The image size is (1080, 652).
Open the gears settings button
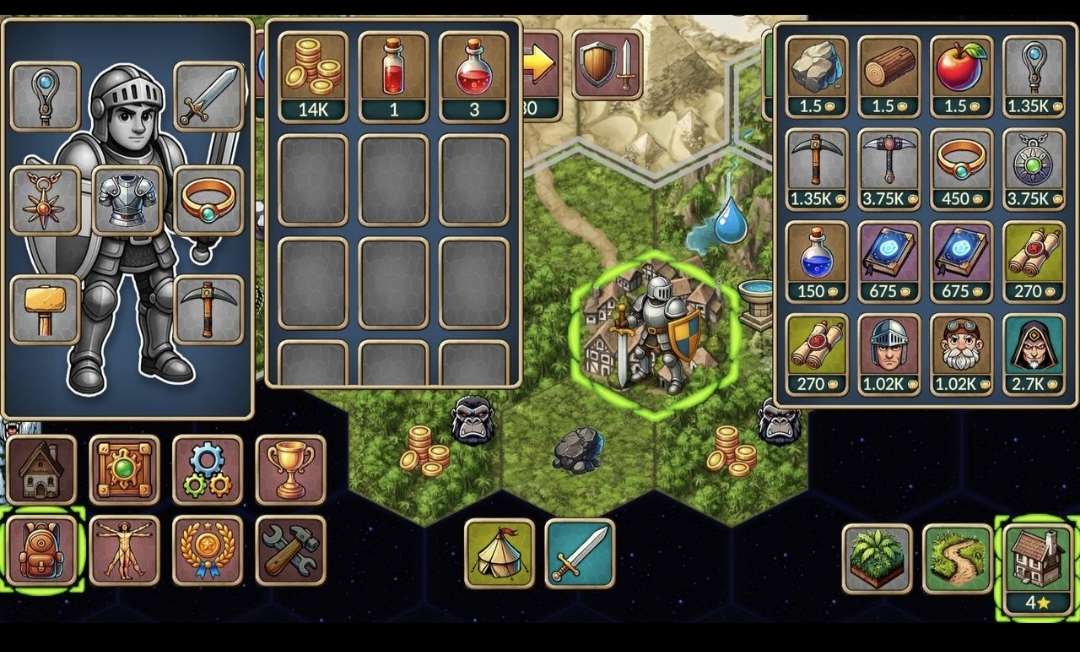pyautogui.click(x=207, y=469)
